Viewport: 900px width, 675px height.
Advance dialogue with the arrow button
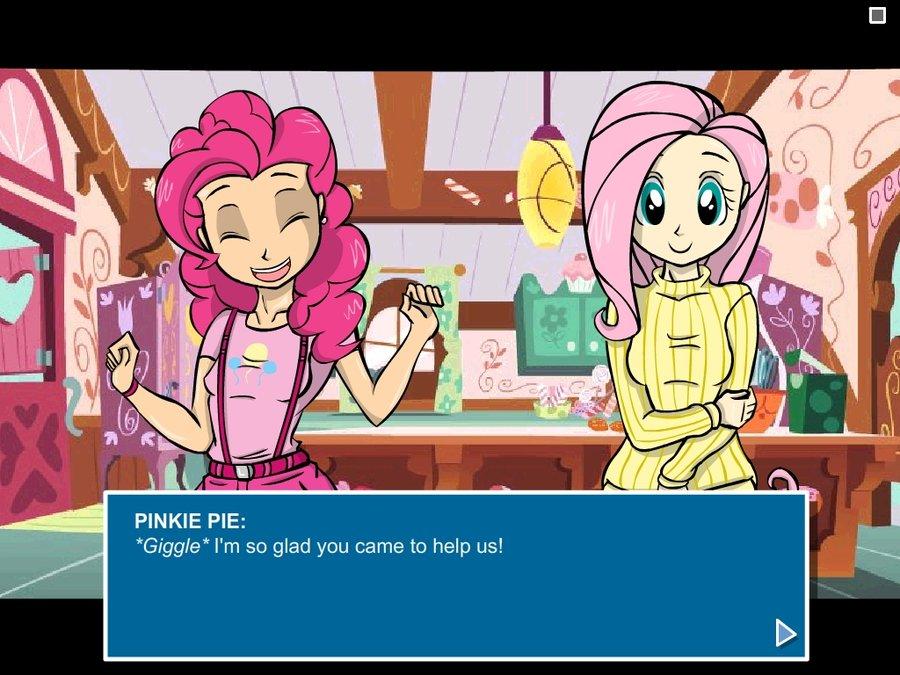pos(785,633)
